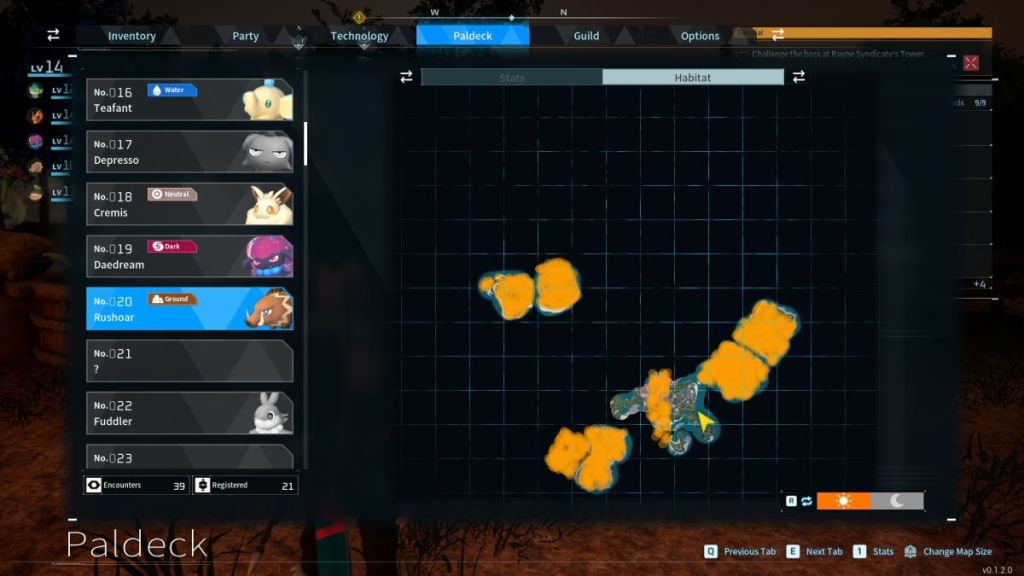Select the Paldeck tab

(472, 36)
